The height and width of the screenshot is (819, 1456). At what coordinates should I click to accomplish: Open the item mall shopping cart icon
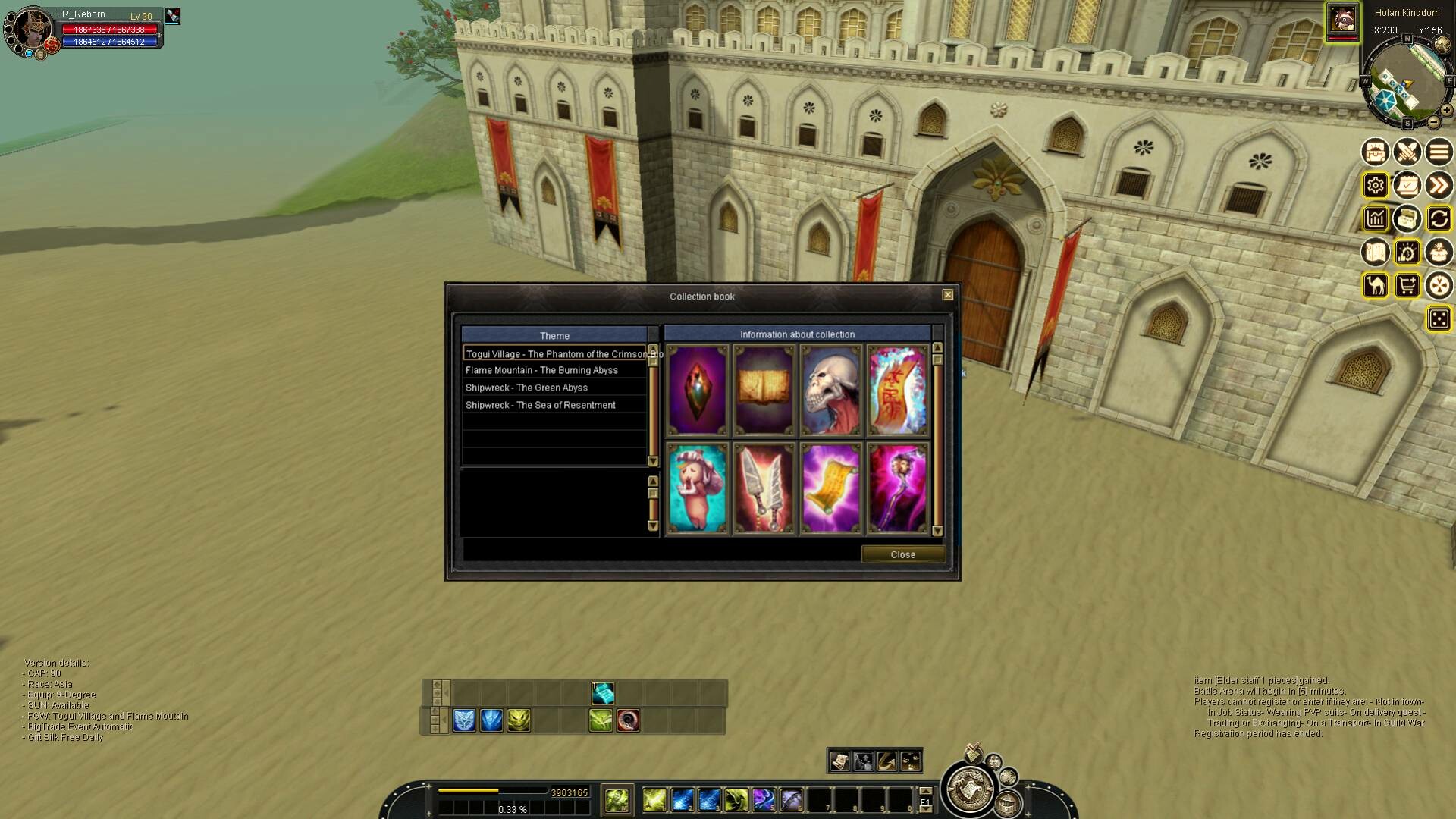tap(1407, 286)
